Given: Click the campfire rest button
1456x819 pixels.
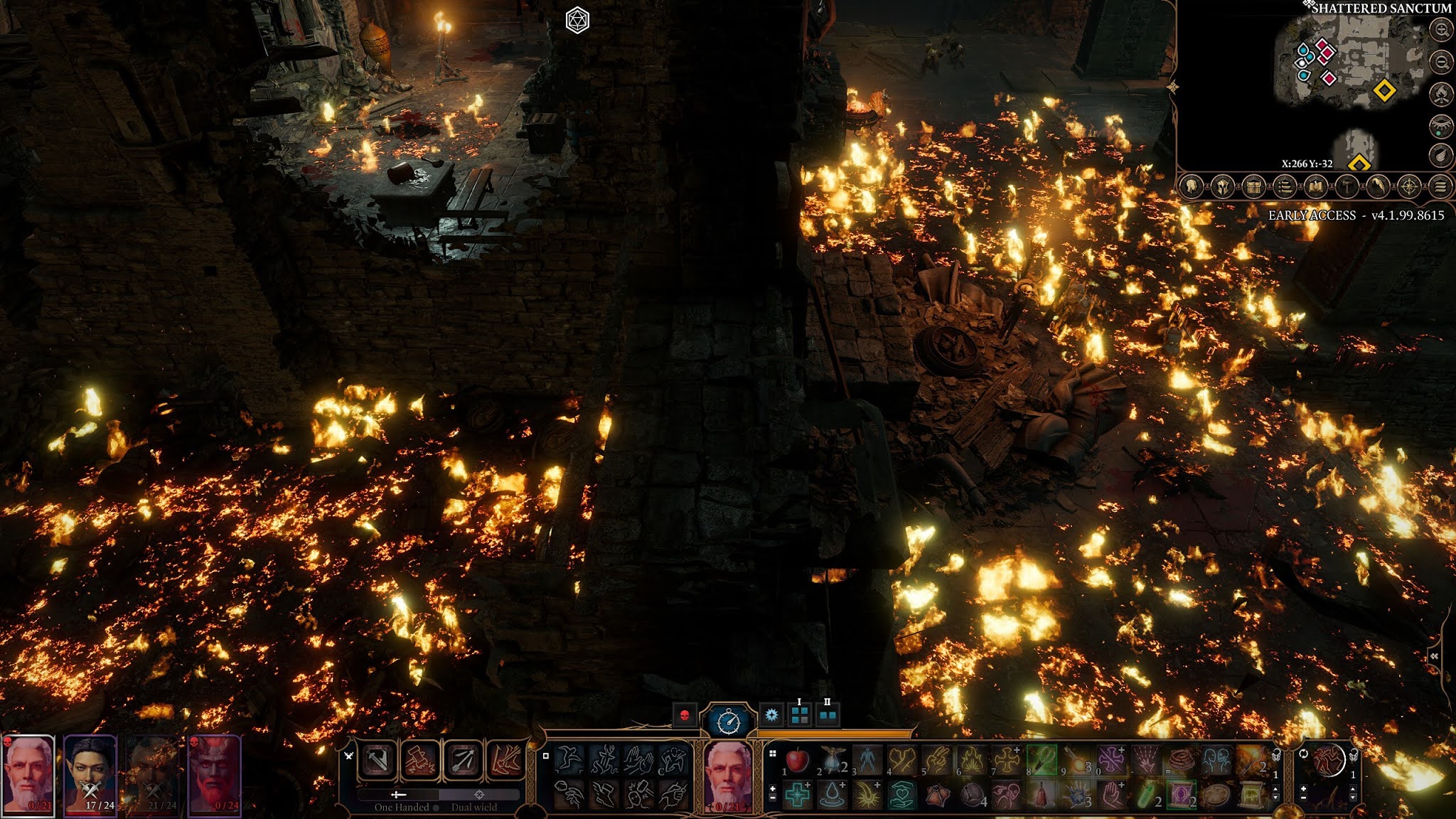Looking at the screenshot, I should [x=1441, y=94].
